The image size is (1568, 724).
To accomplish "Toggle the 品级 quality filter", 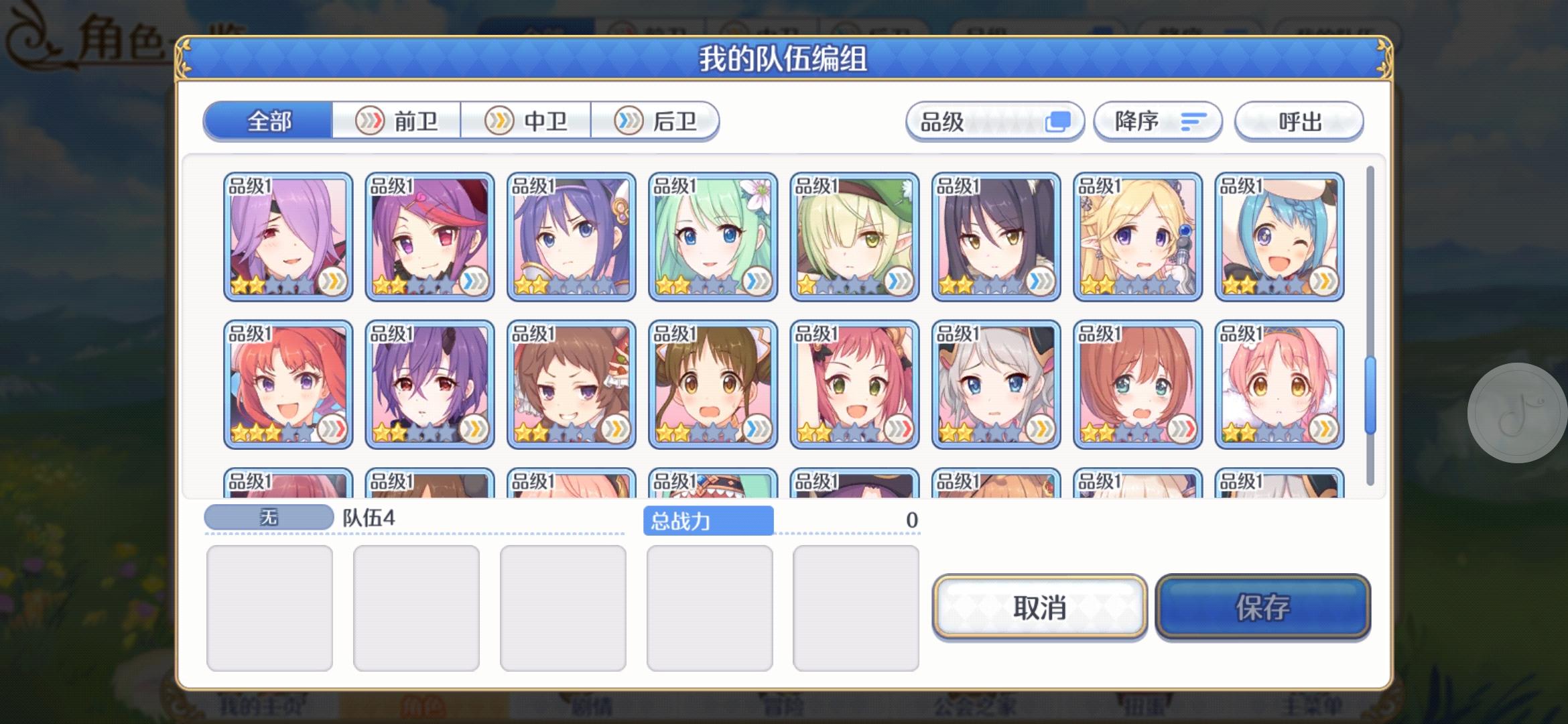I will pyautogui.click(x=994, y=121).
